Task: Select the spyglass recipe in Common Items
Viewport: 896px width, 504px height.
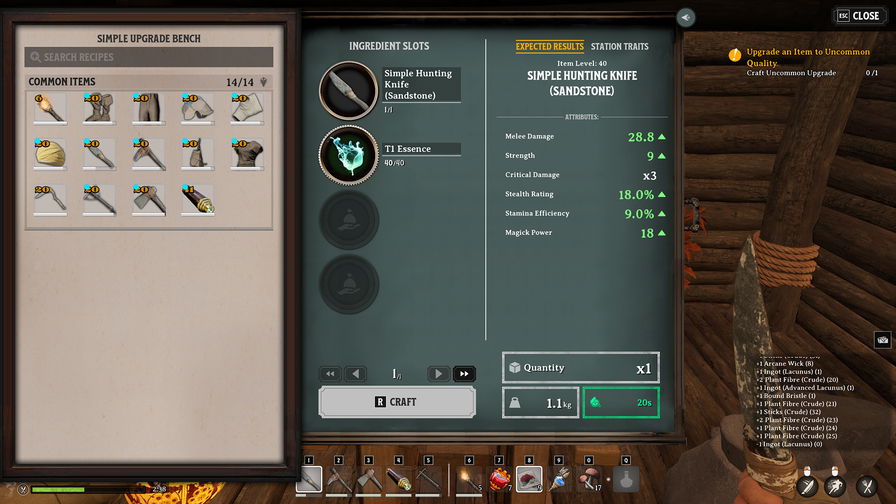Action: (197, 199)
